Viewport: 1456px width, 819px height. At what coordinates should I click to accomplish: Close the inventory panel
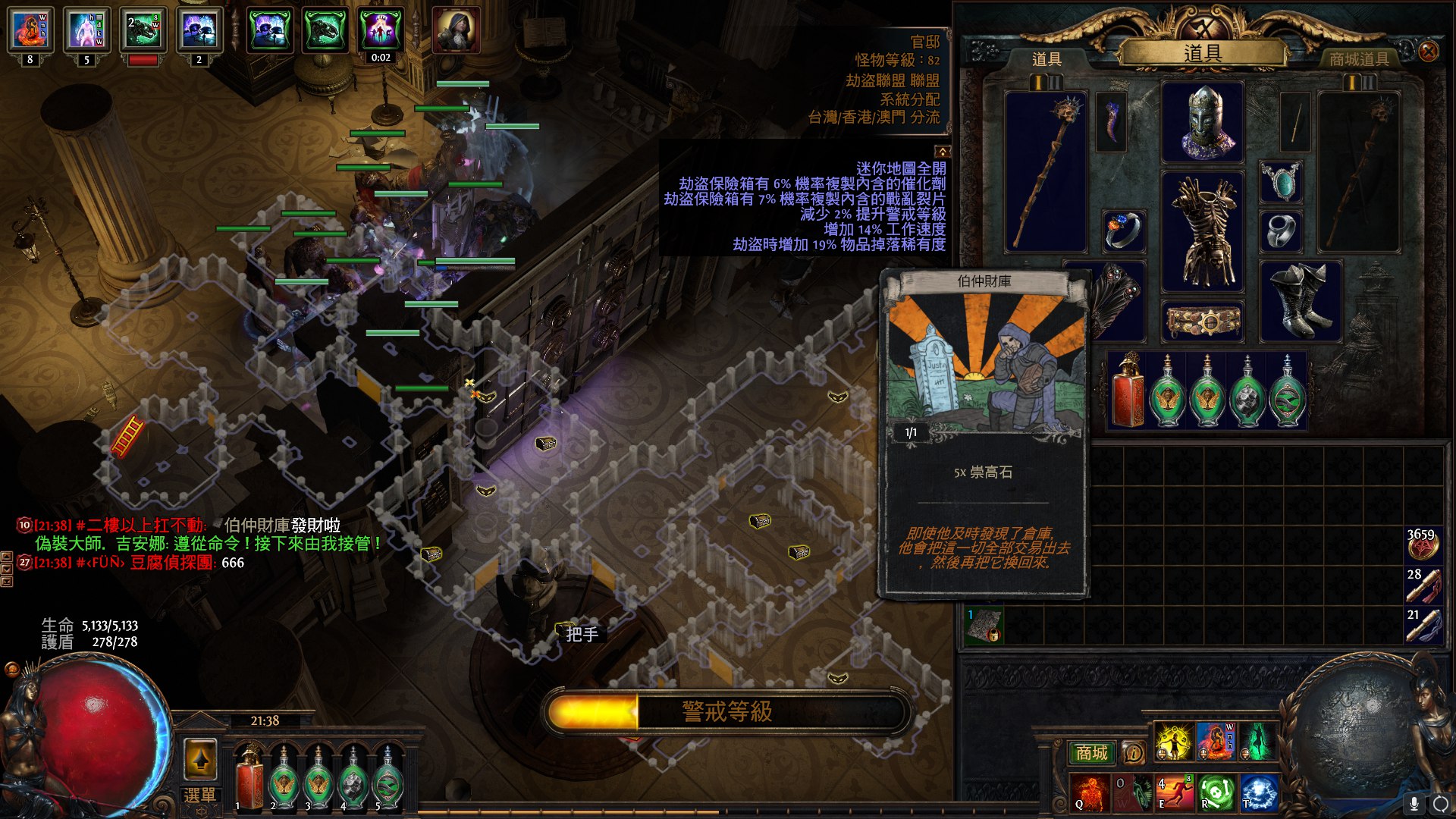pyautogui.click(x=1428, y=52)
